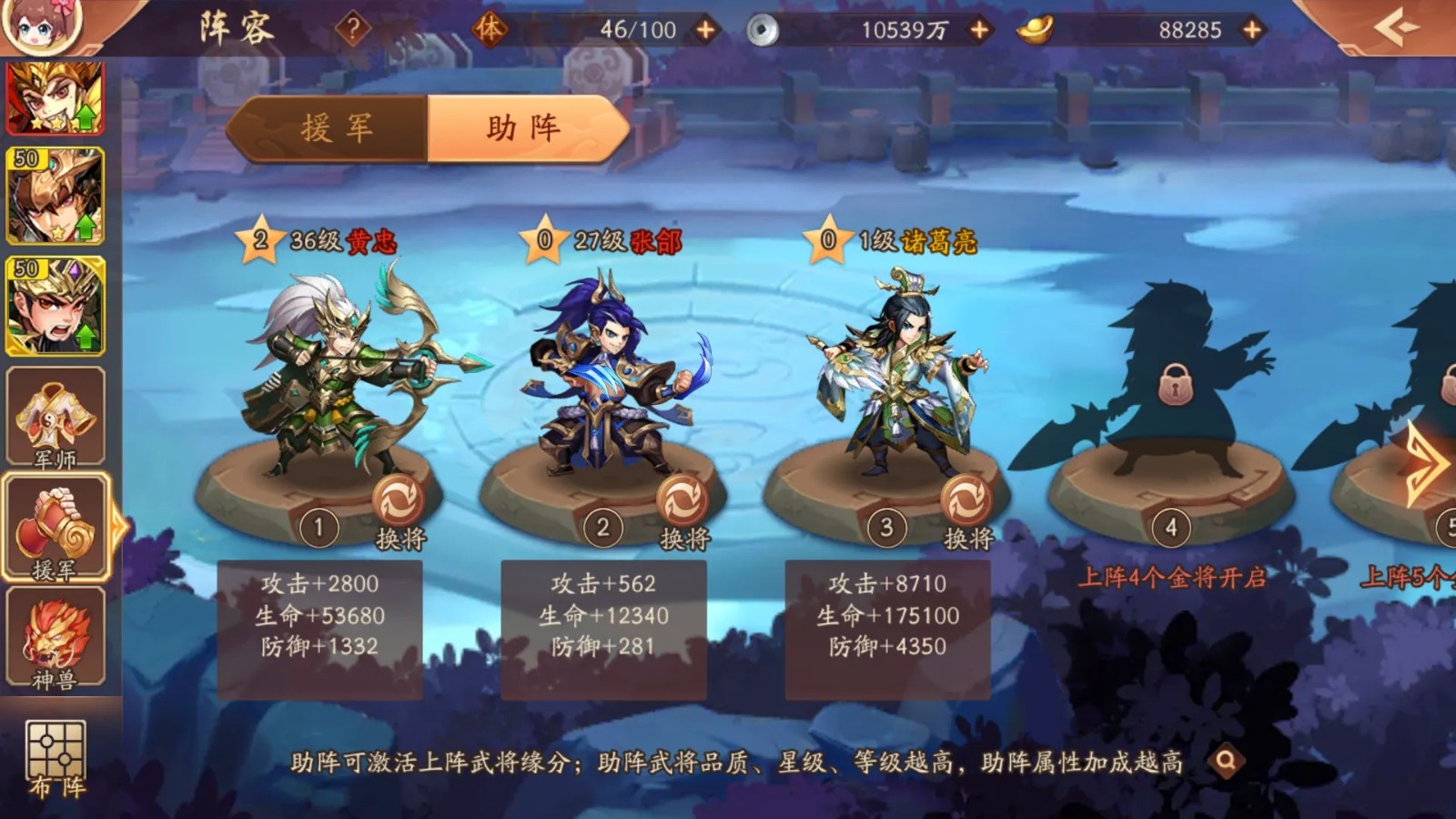Screen dimensions: 1456x819
Task: Open the 神兽 menu
Action: (56, 638)
